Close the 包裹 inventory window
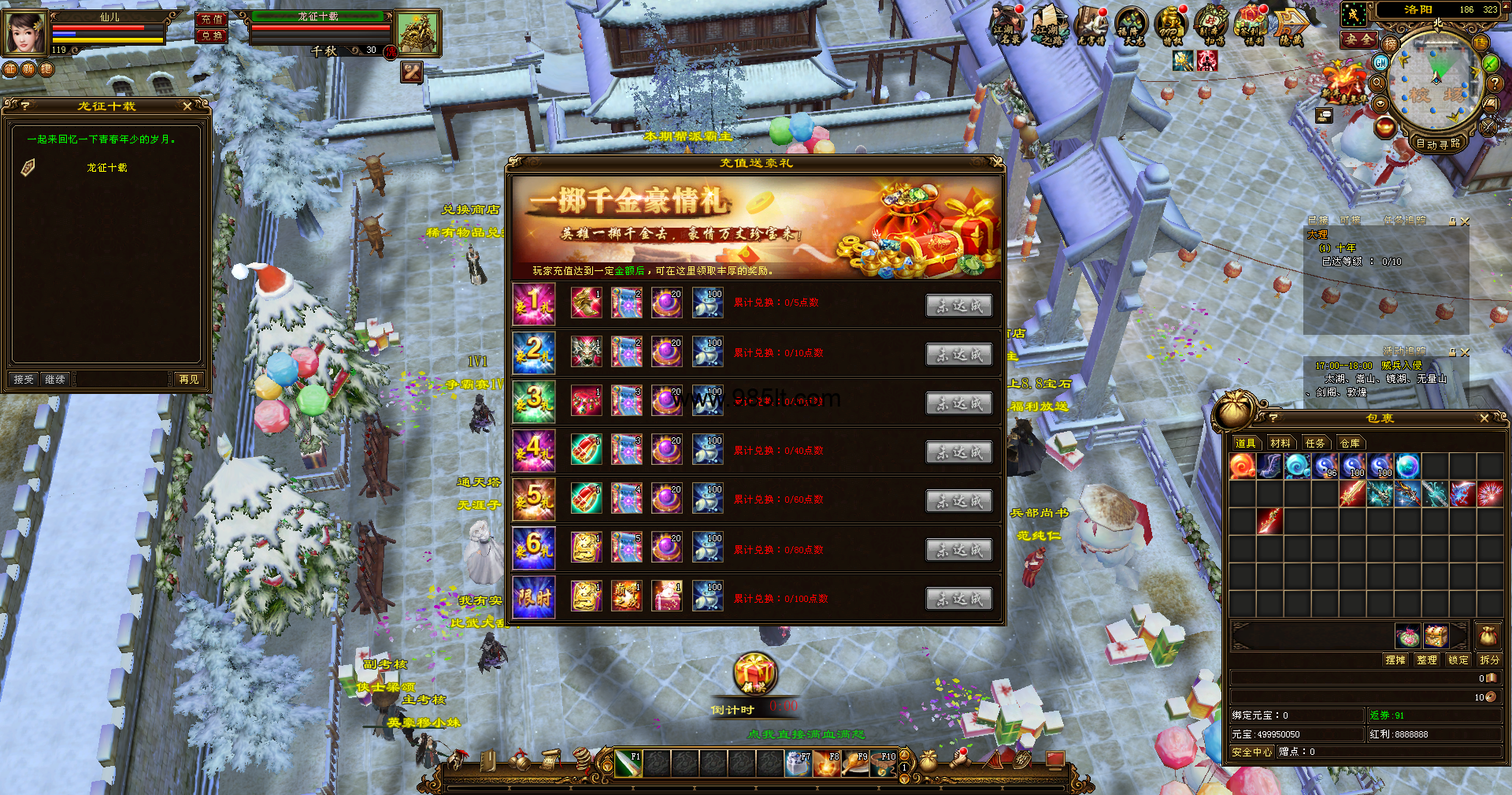 (x=1484, y=418)
